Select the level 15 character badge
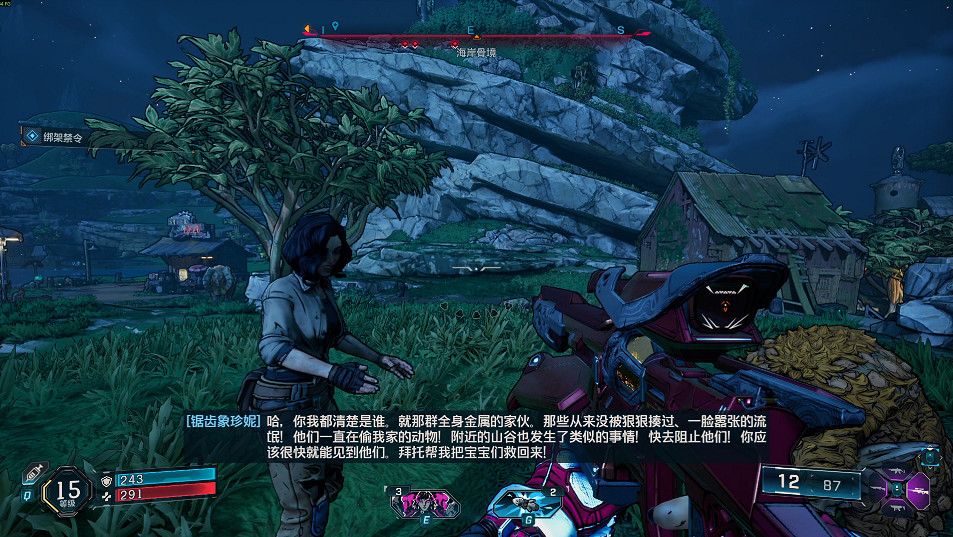The image size is (953, 537). coord(68,490)
